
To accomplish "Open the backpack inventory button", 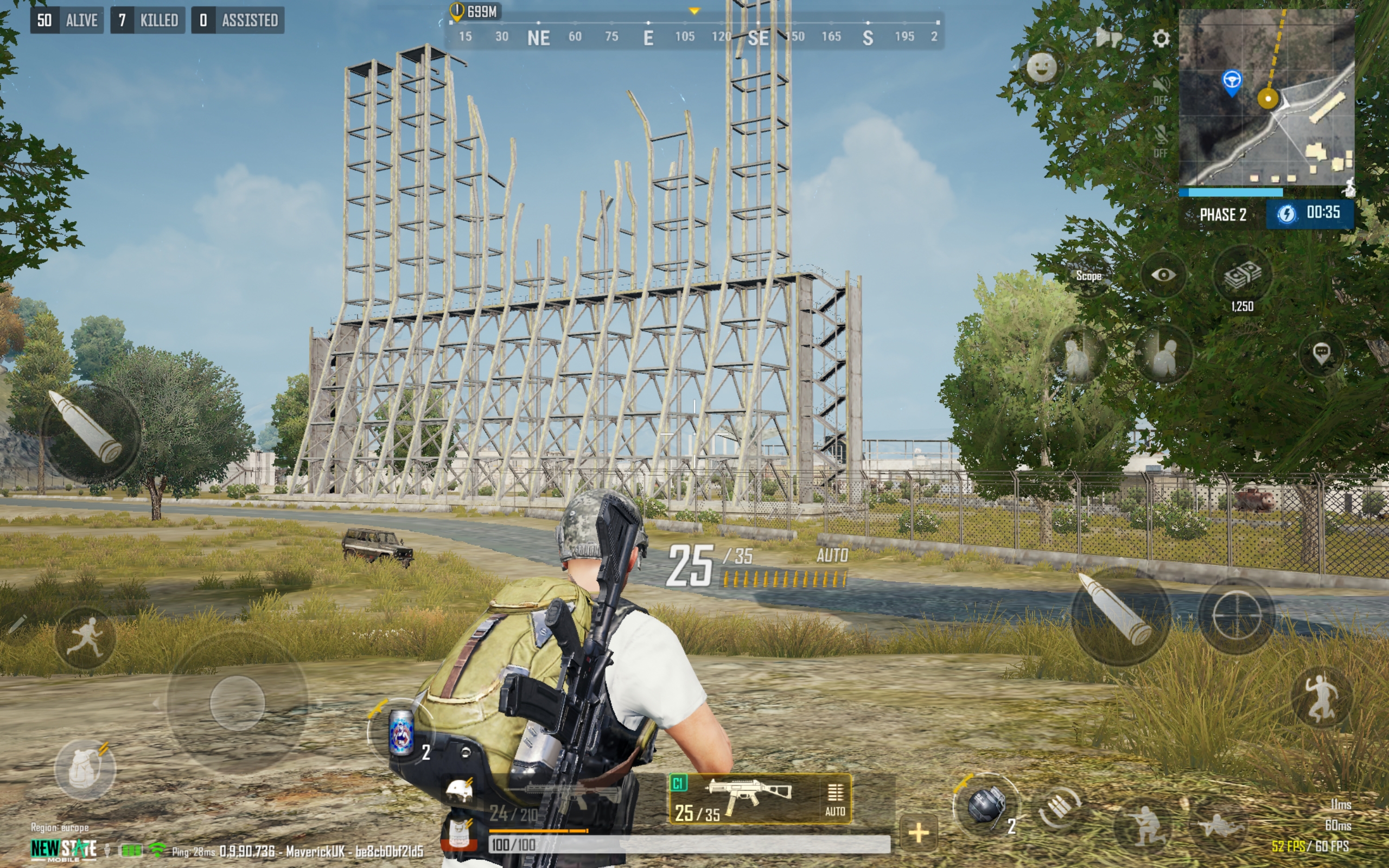I will pyautogui.click(x=85, y=769).
